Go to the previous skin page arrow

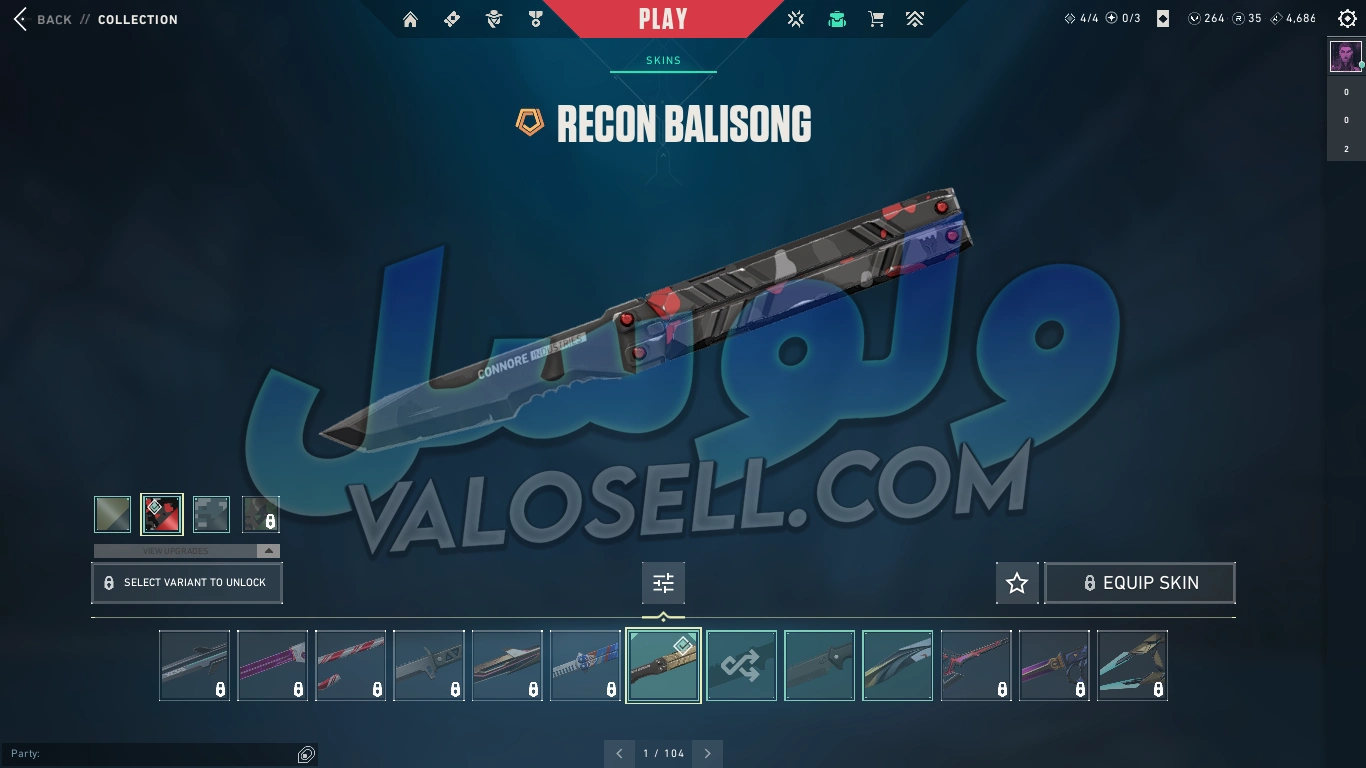619,753
